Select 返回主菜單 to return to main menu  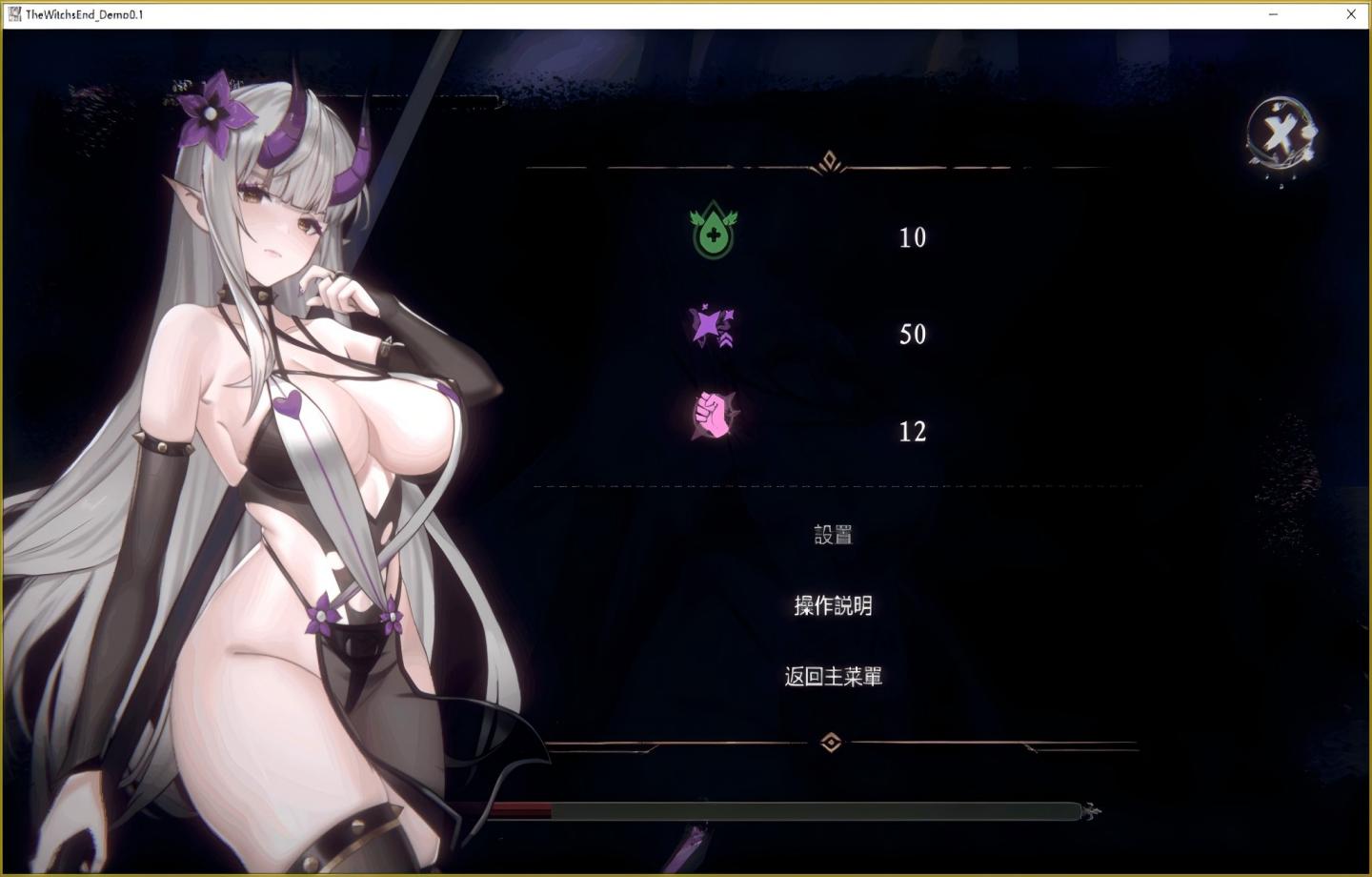[833, 676]
